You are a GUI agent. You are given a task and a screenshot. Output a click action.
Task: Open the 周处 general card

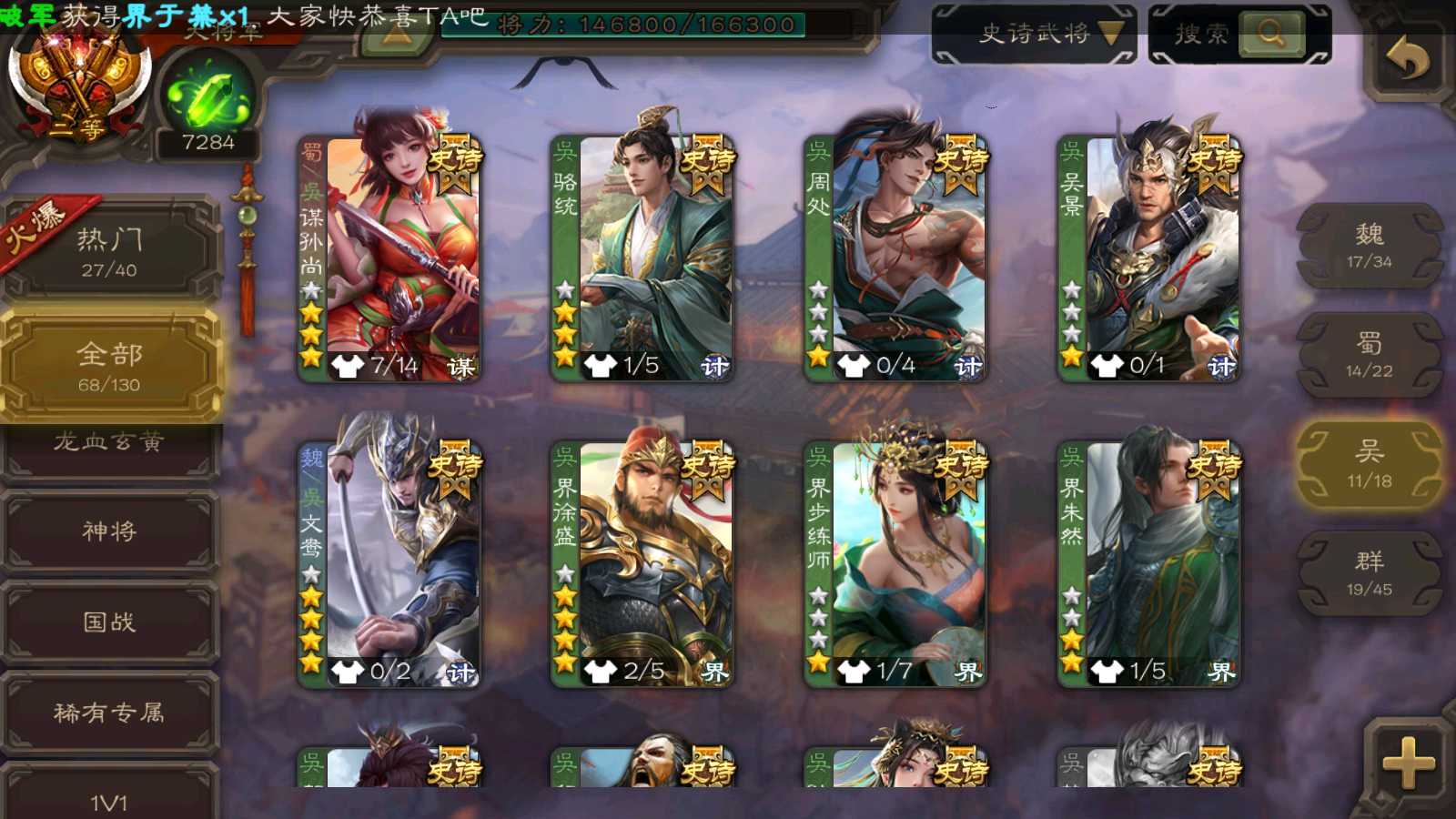coord(895,259)
